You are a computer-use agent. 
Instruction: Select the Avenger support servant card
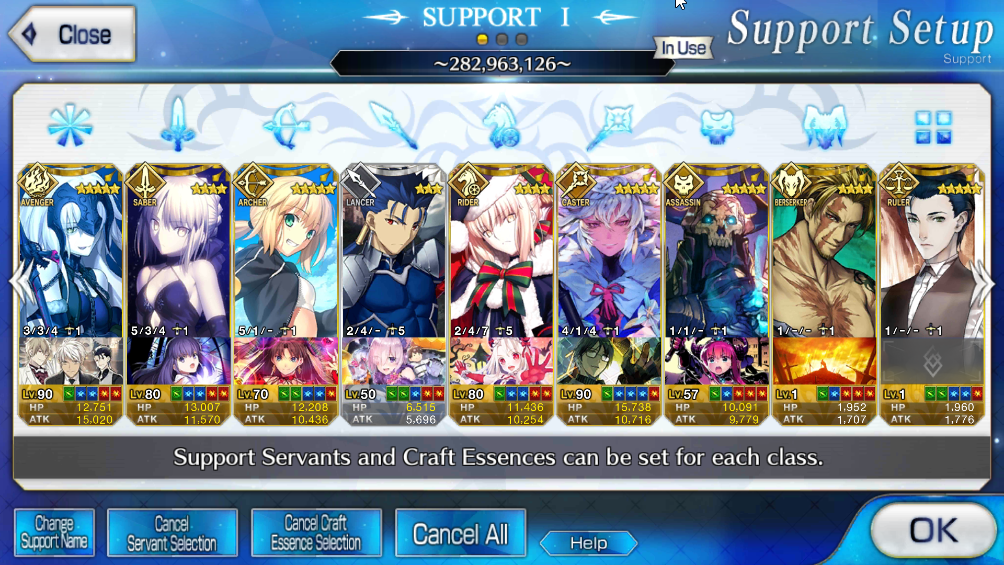[x=70, y=260]
